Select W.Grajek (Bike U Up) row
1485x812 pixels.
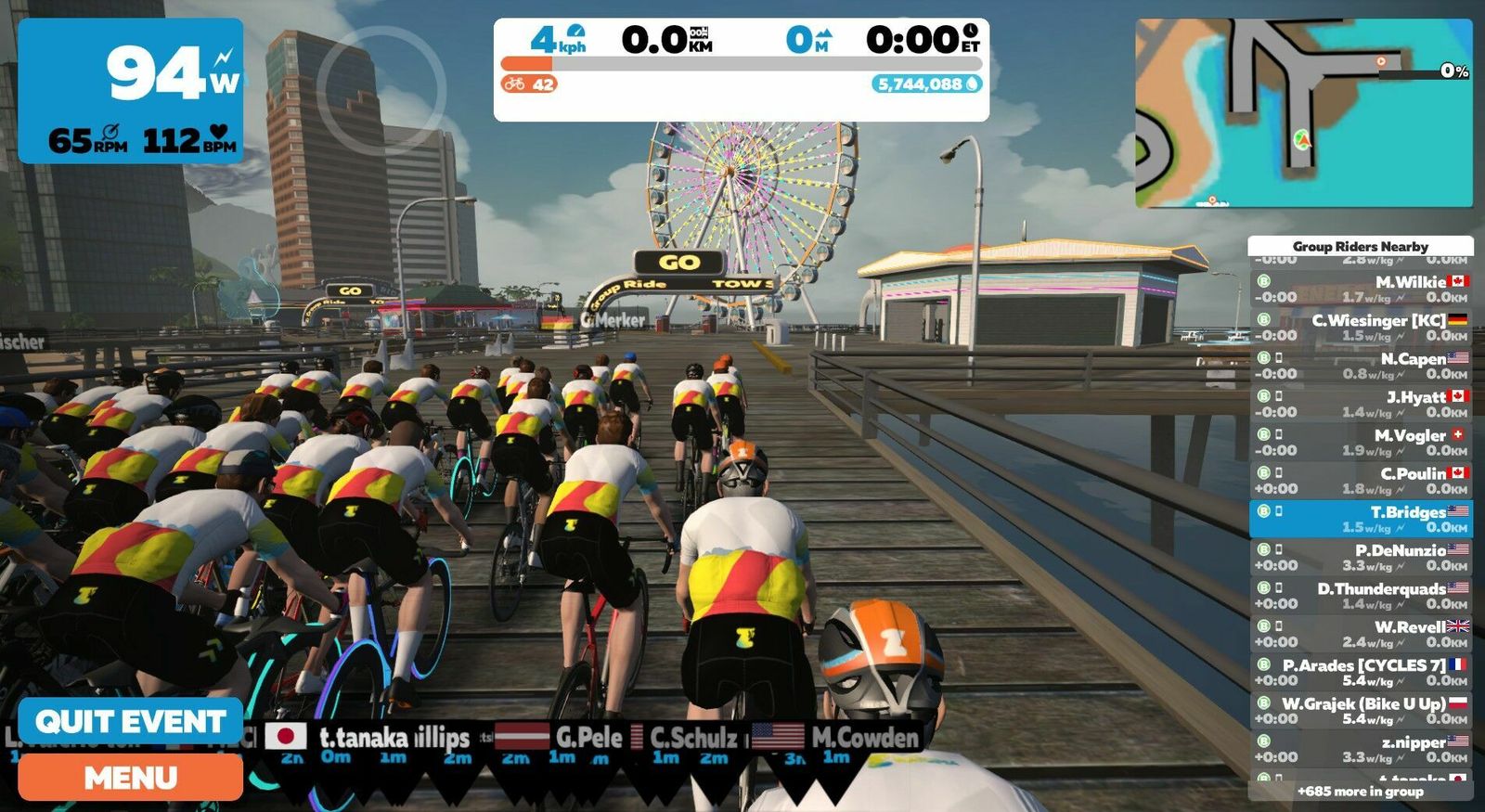click(1360, 711)
